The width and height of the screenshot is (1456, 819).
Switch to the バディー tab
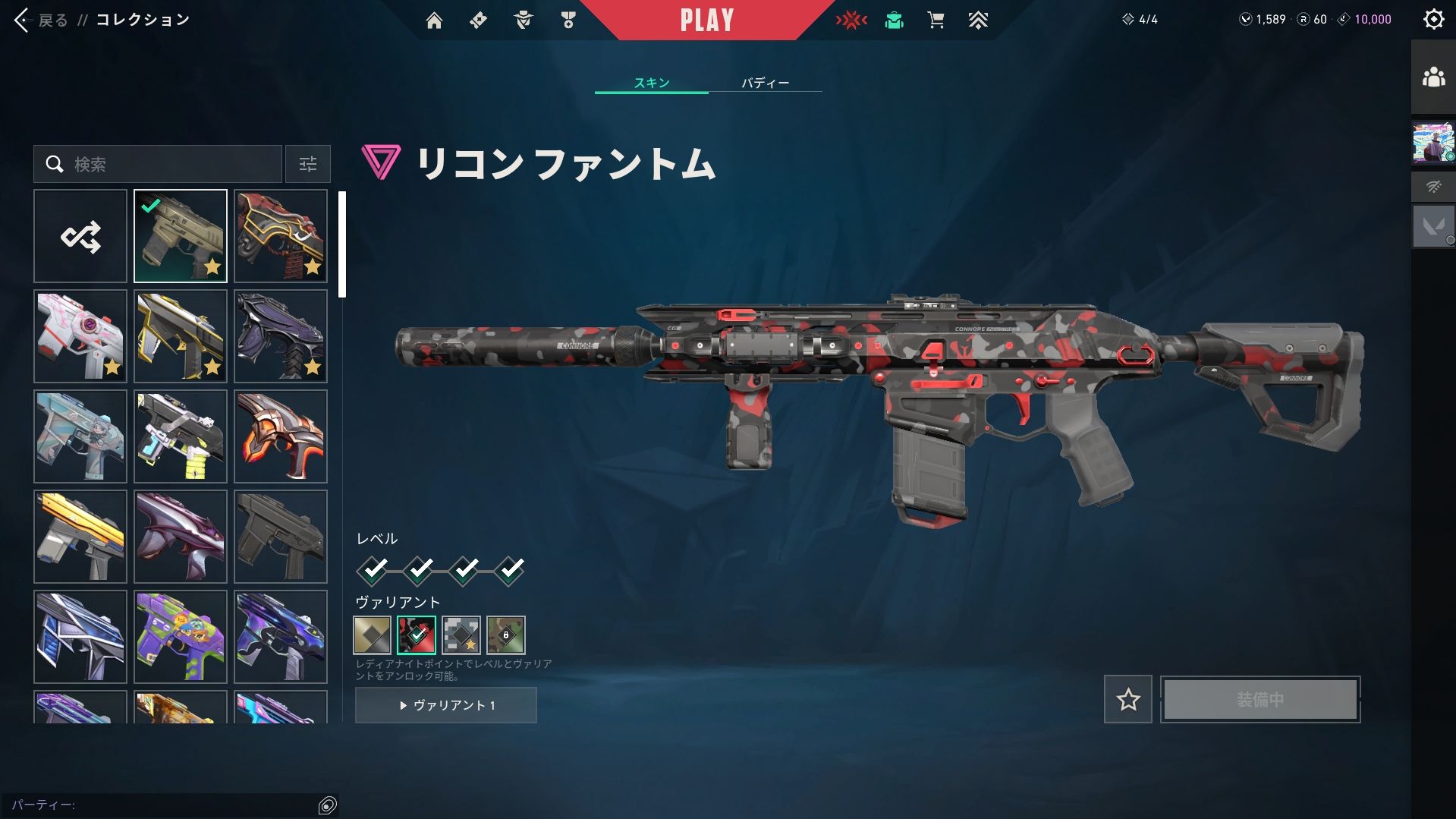point(765,83)
